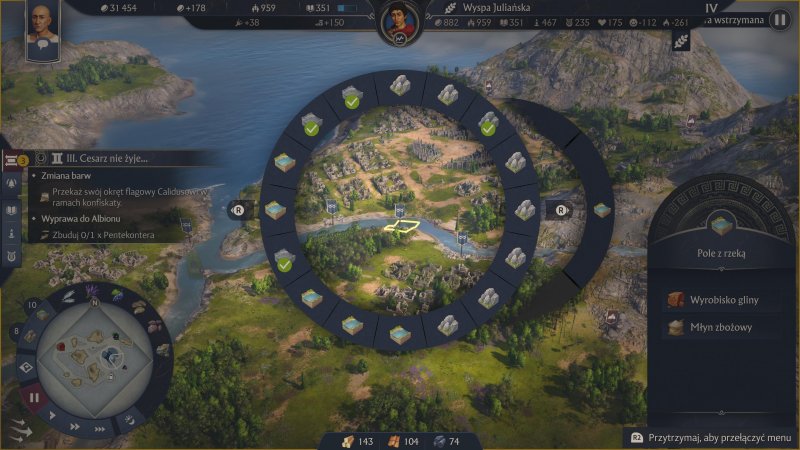The image size is (800, 450).
Task: Pause the game from the top-right button
Action: tap(778, 19)
